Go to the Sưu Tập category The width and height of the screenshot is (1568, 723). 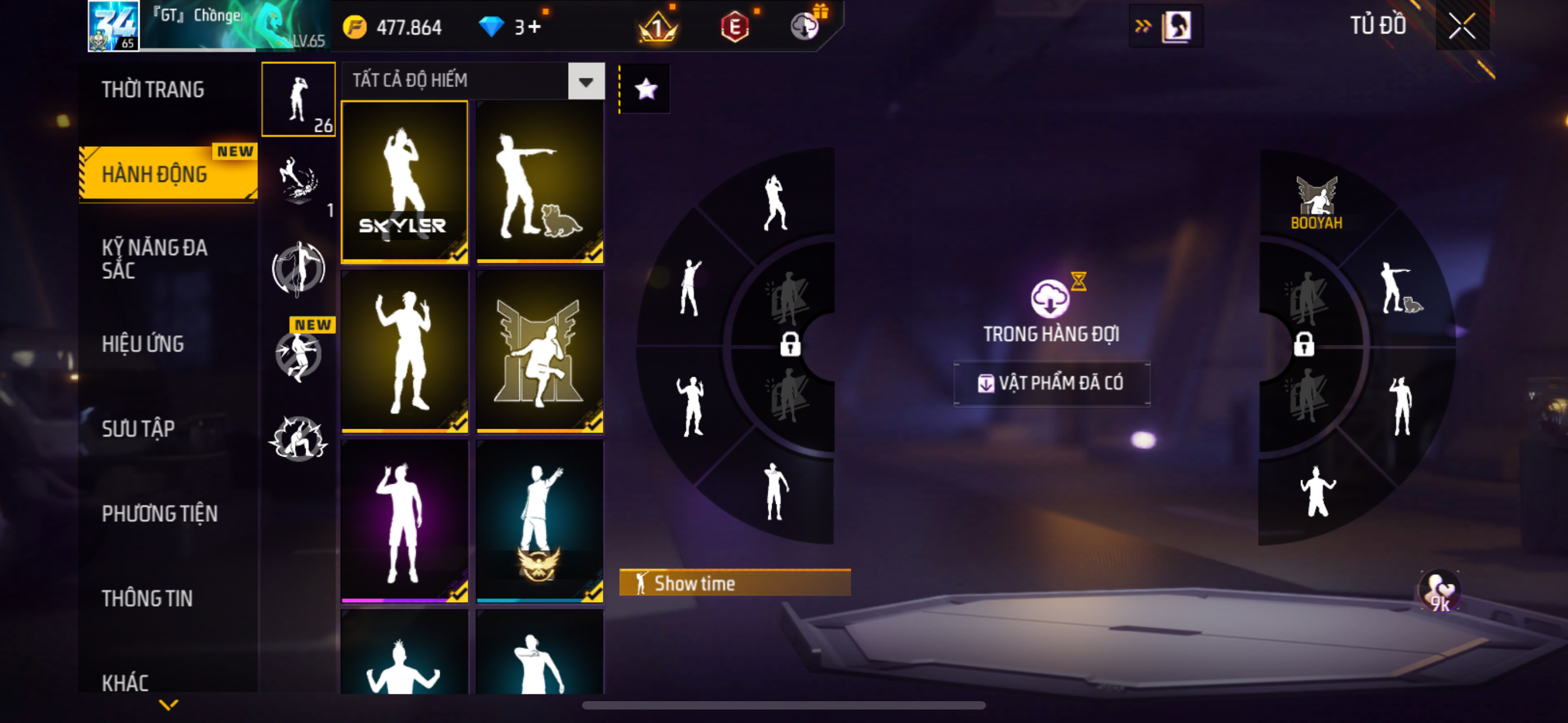click(138, 428)
